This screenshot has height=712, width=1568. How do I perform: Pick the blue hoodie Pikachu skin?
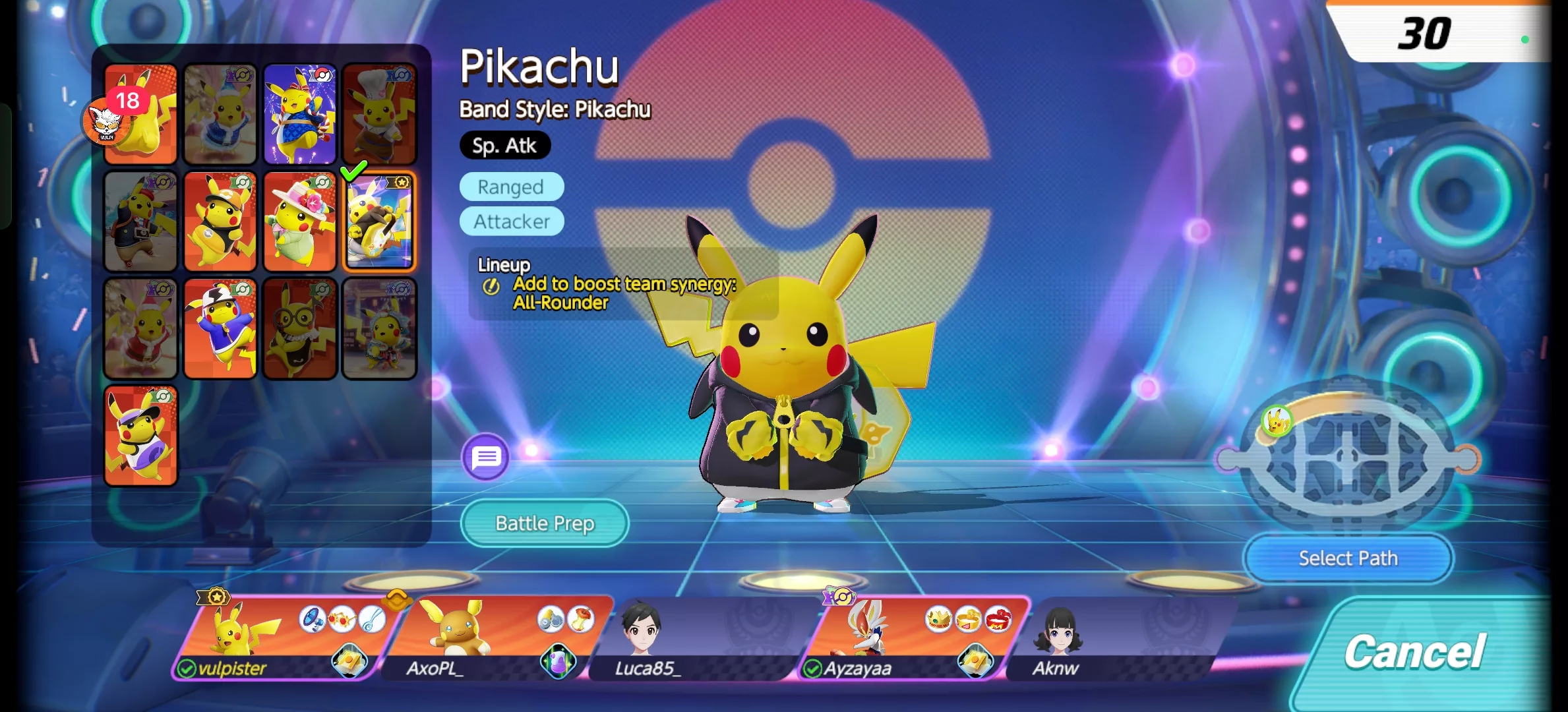coord(220,328)
